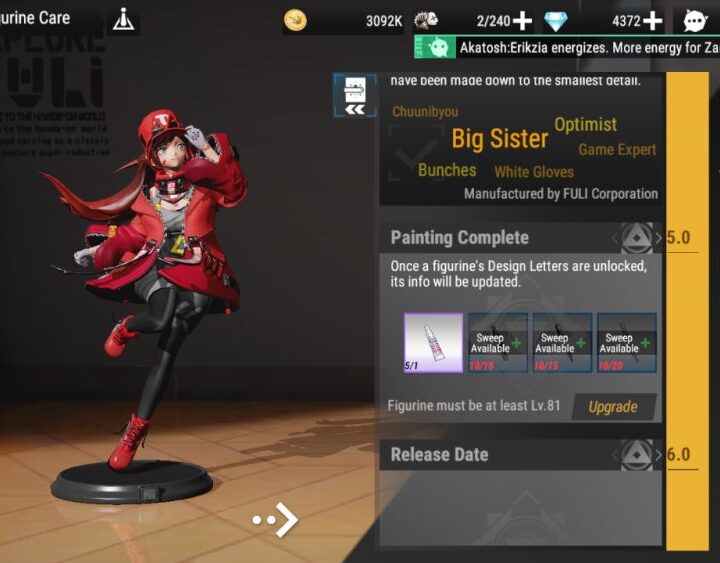Open the Release Date section
Viewport: 720px width, 563px height.
pos(520,455)
